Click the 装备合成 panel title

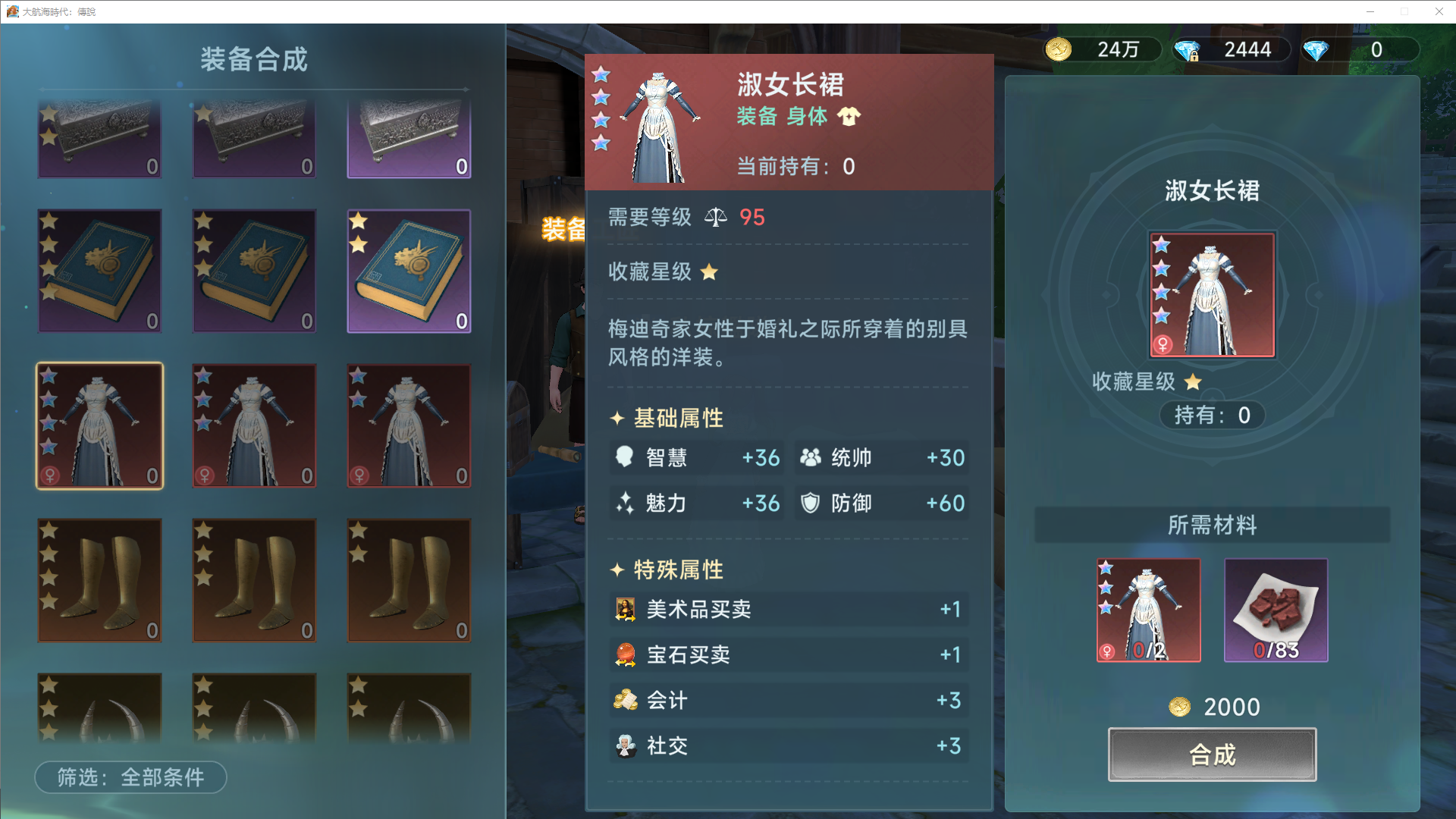[255, 60]
